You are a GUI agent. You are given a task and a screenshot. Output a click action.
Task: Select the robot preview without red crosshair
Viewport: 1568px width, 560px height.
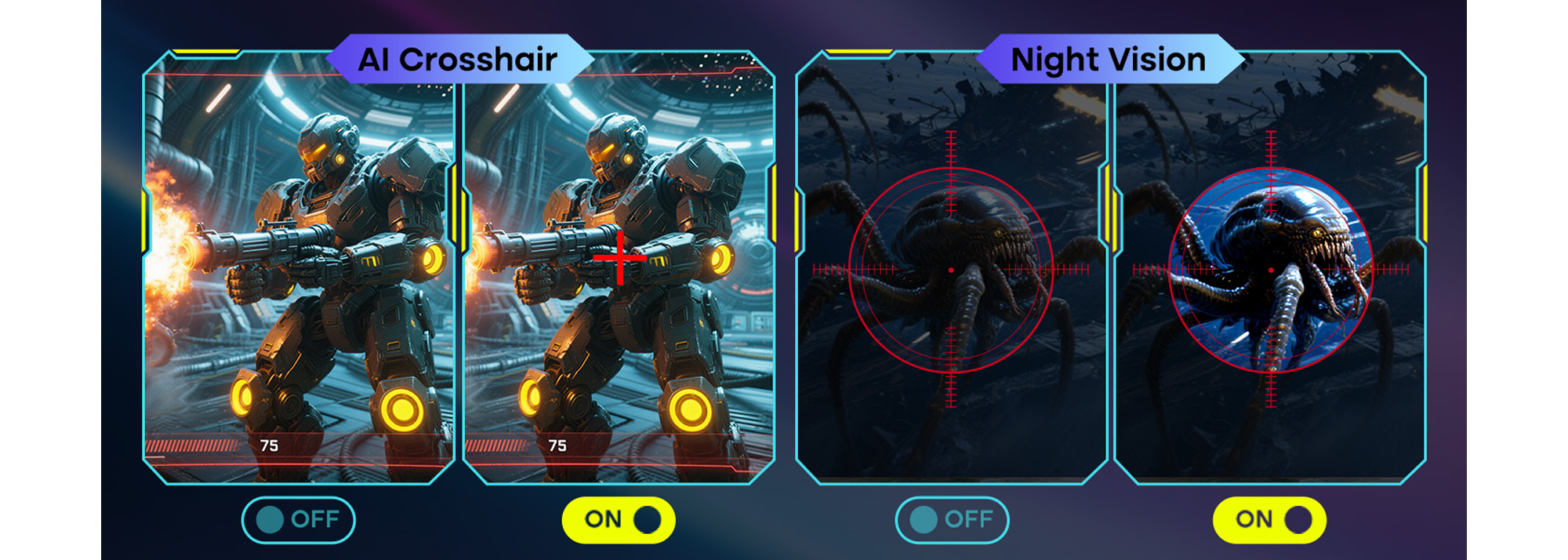(299, 267)
